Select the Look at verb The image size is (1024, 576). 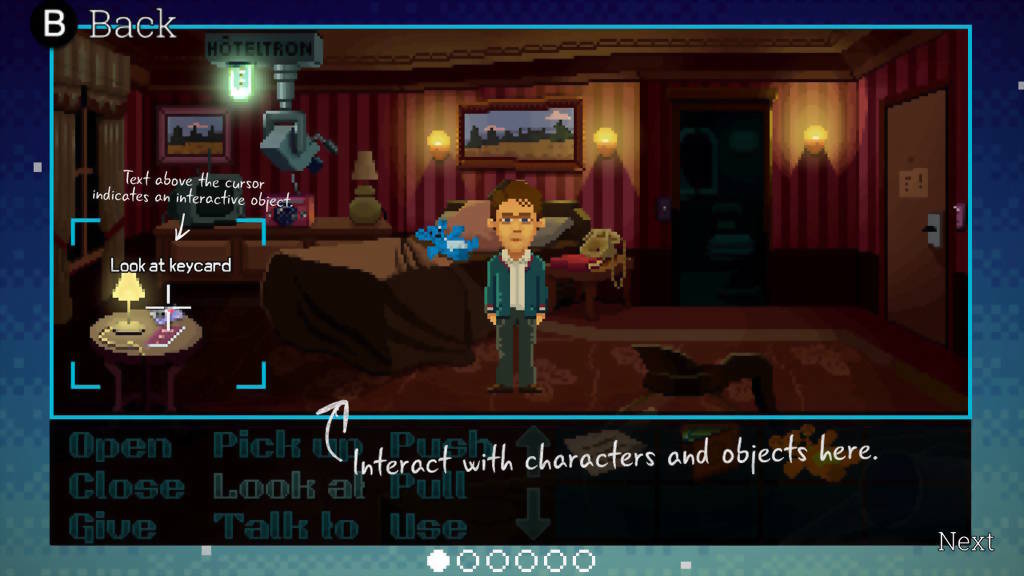pos(274,487)
